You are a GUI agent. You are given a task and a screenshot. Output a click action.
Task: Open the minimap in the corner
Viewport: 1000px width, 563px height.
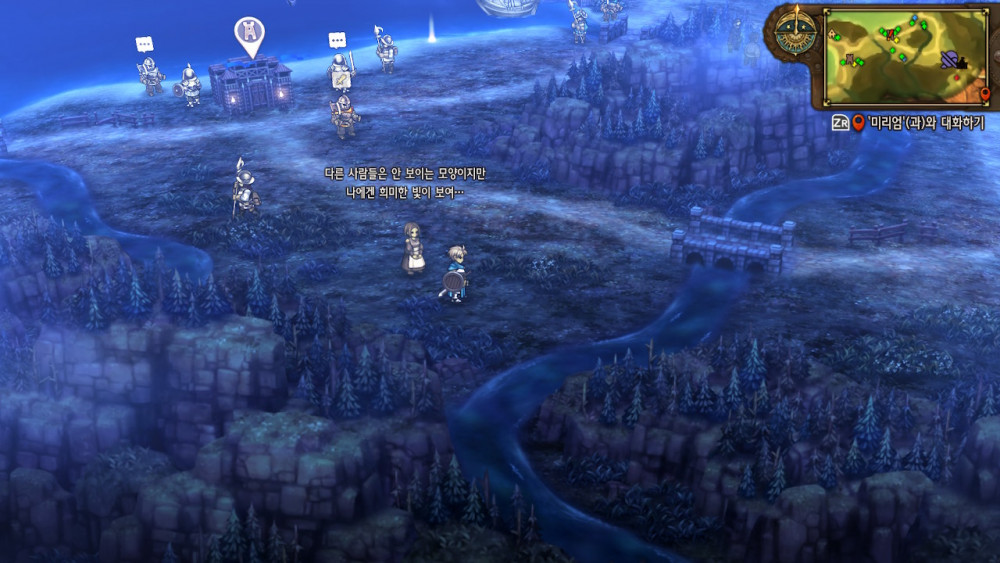[905, 57]
